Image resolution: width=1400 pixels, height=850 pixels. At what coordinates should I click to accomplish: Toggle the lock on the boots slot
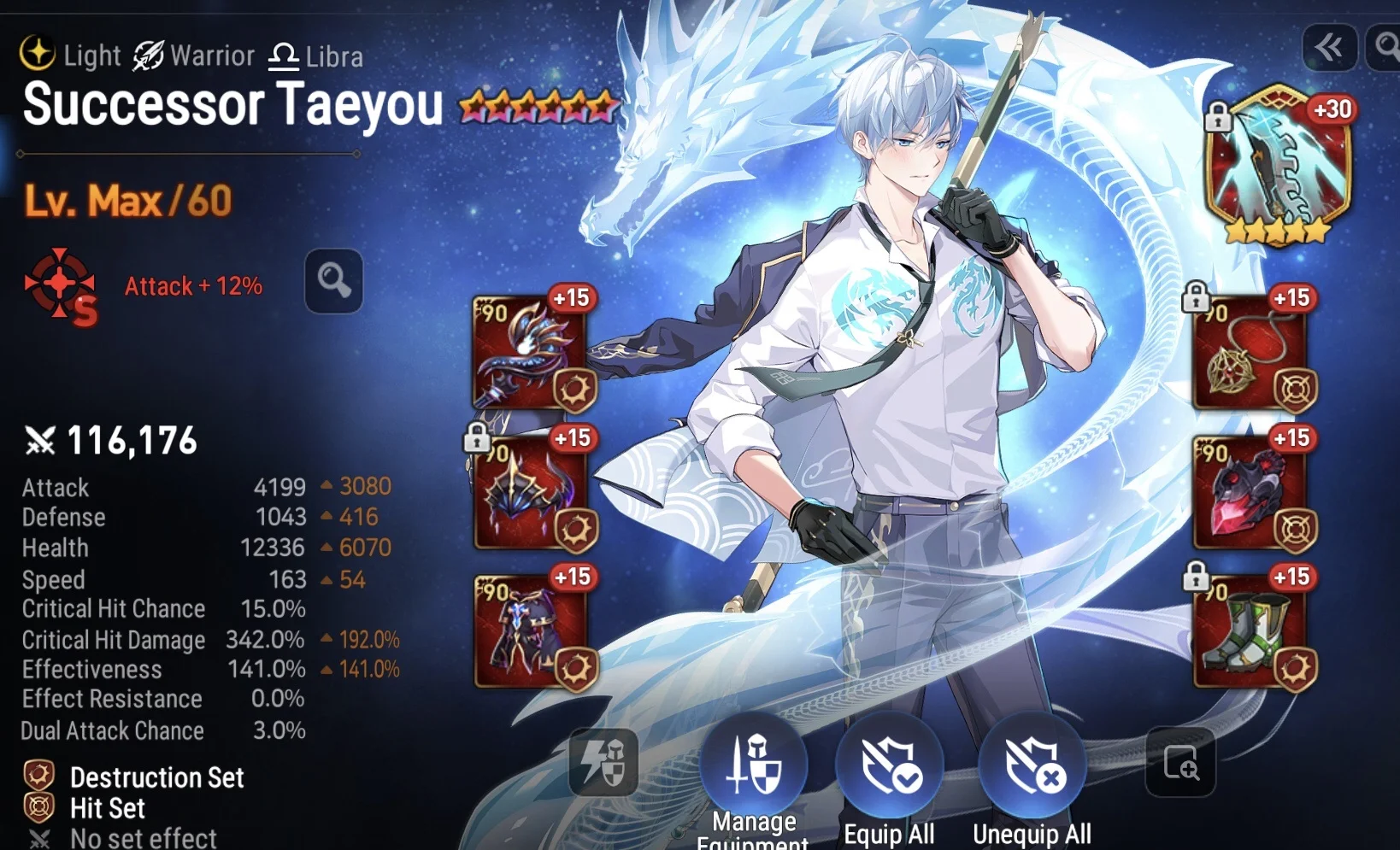1195,573
